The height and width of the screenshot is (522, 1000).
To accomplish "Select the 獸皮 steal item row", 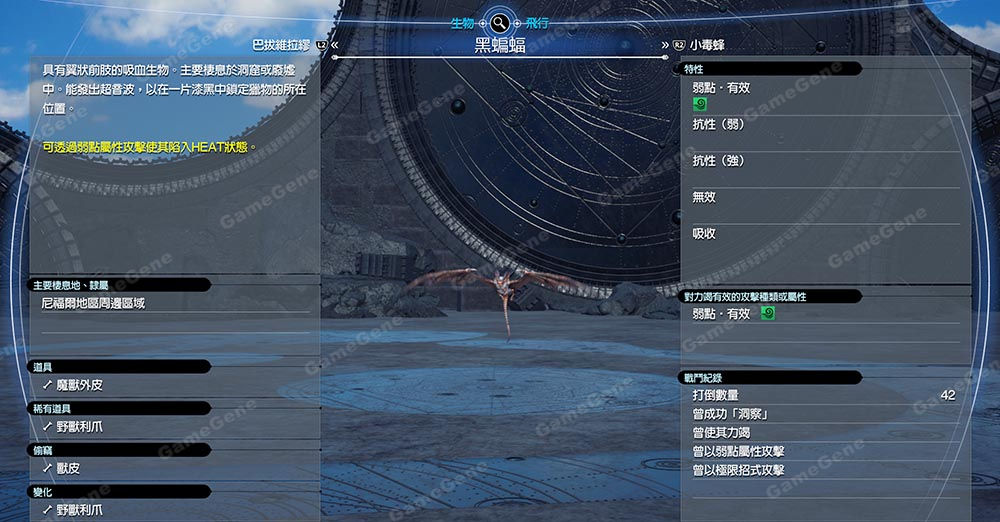I will [68, 468].
